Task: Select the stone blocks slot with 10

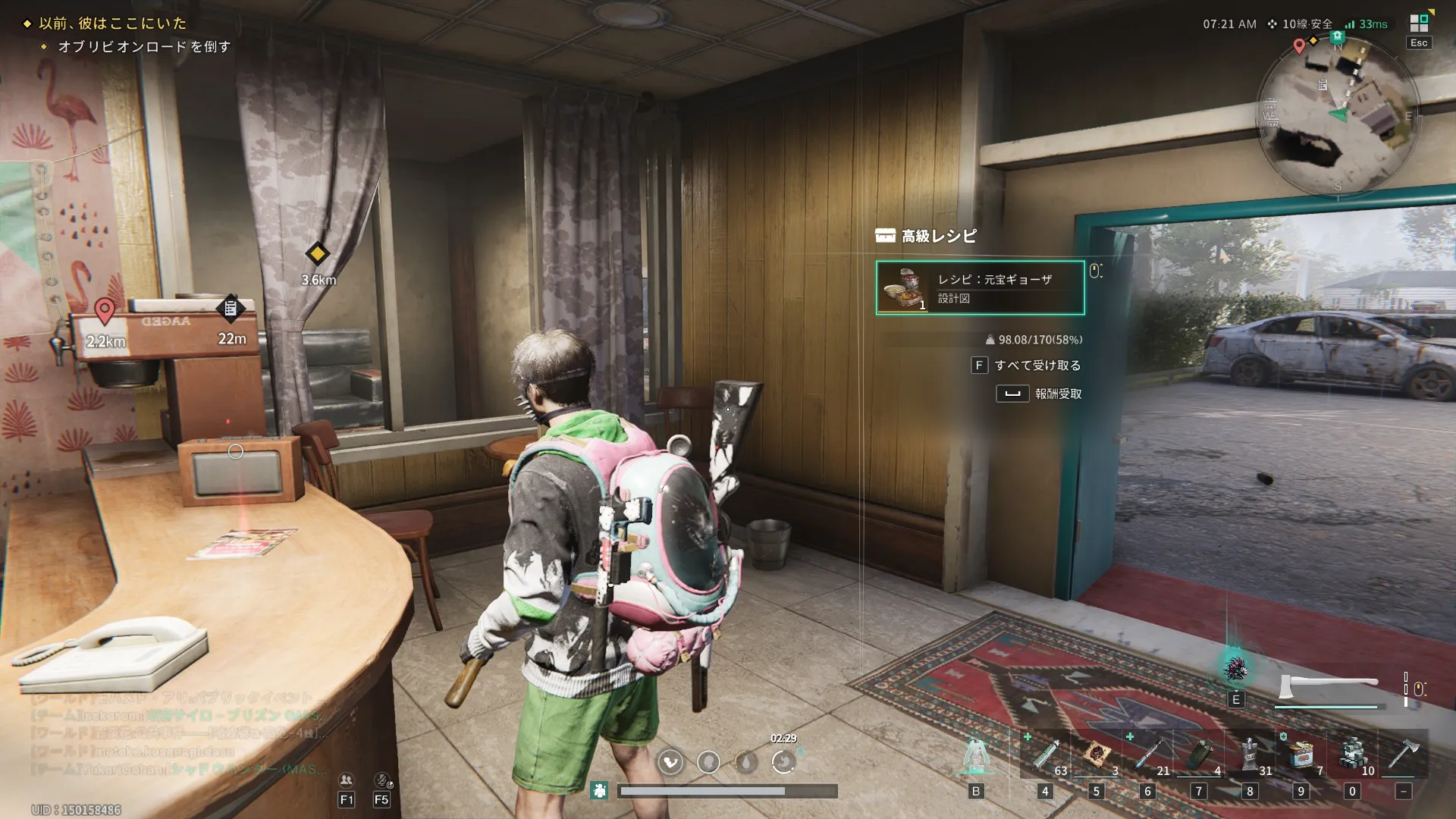Action: point(1352,755)
